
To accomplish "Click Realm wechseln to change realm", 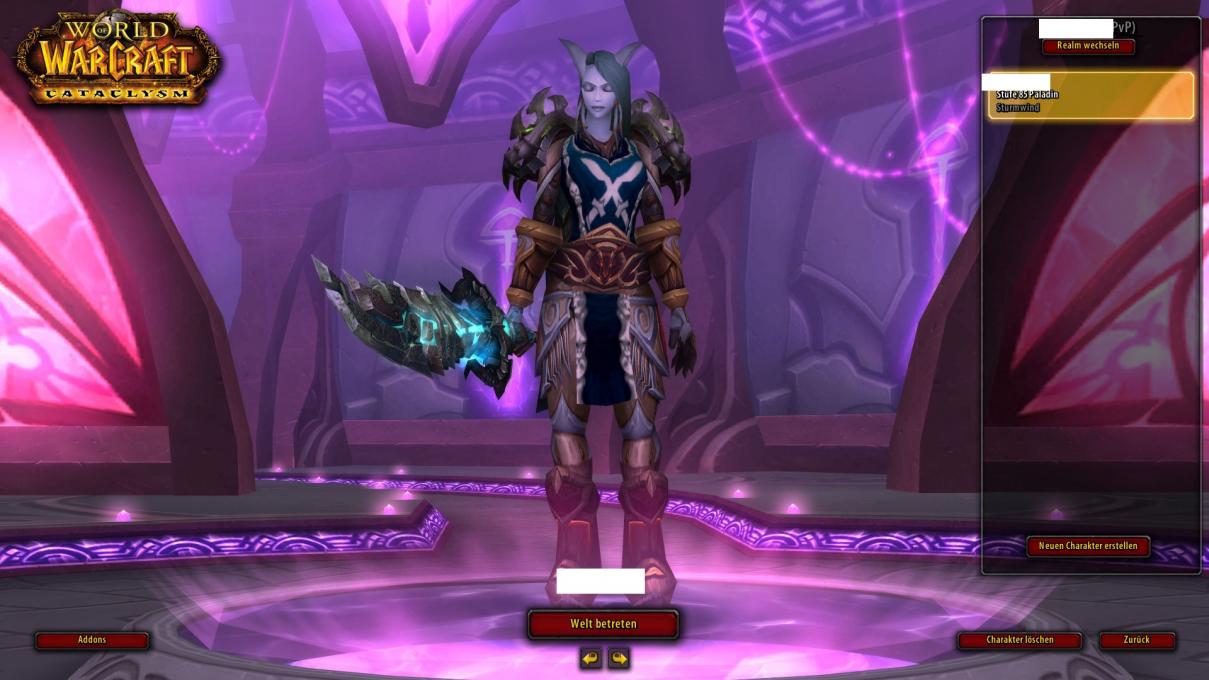I will tap(1088, 46).
